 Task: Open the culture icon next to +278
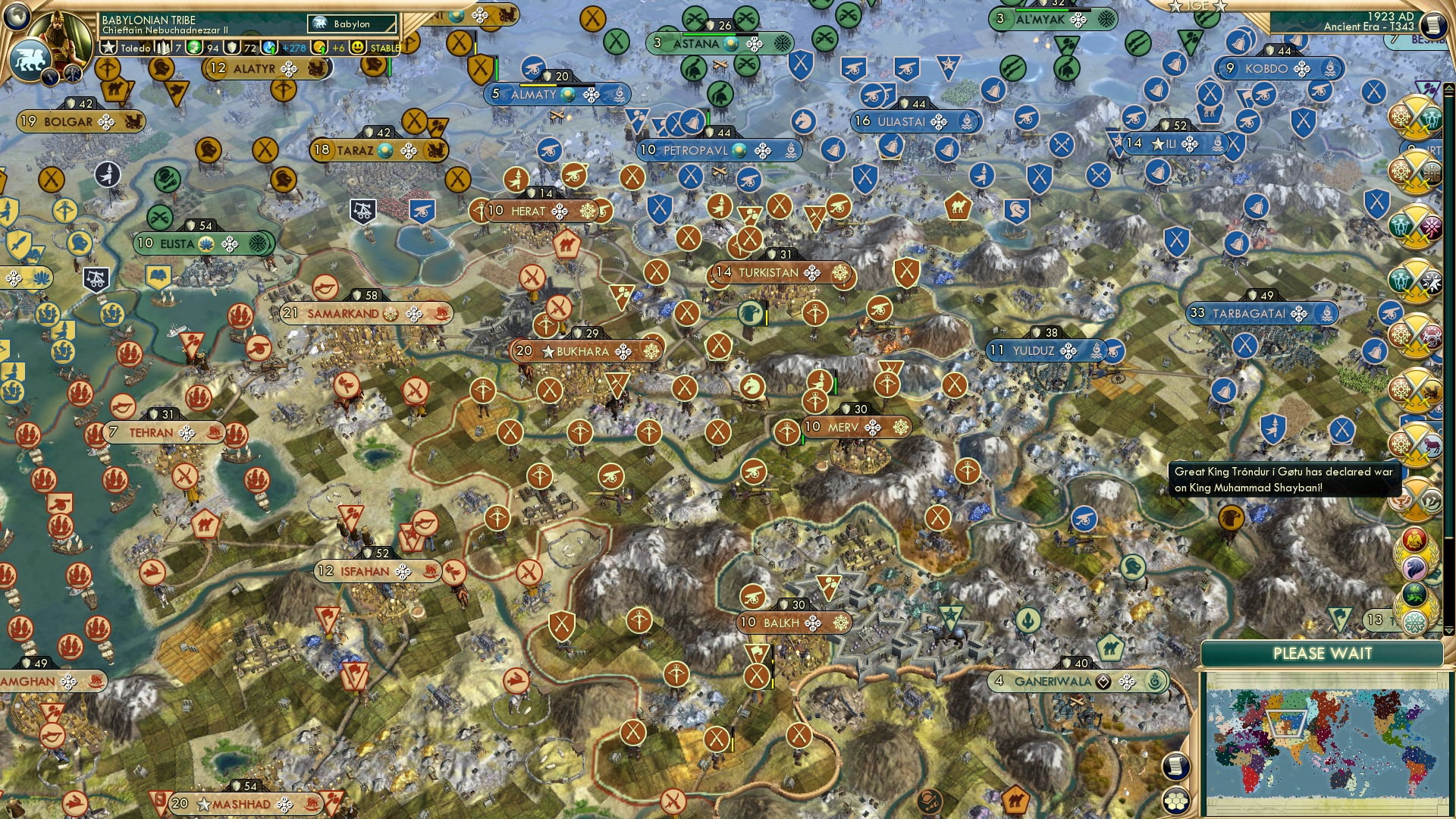pyautogui.click(x=270, y=47)
